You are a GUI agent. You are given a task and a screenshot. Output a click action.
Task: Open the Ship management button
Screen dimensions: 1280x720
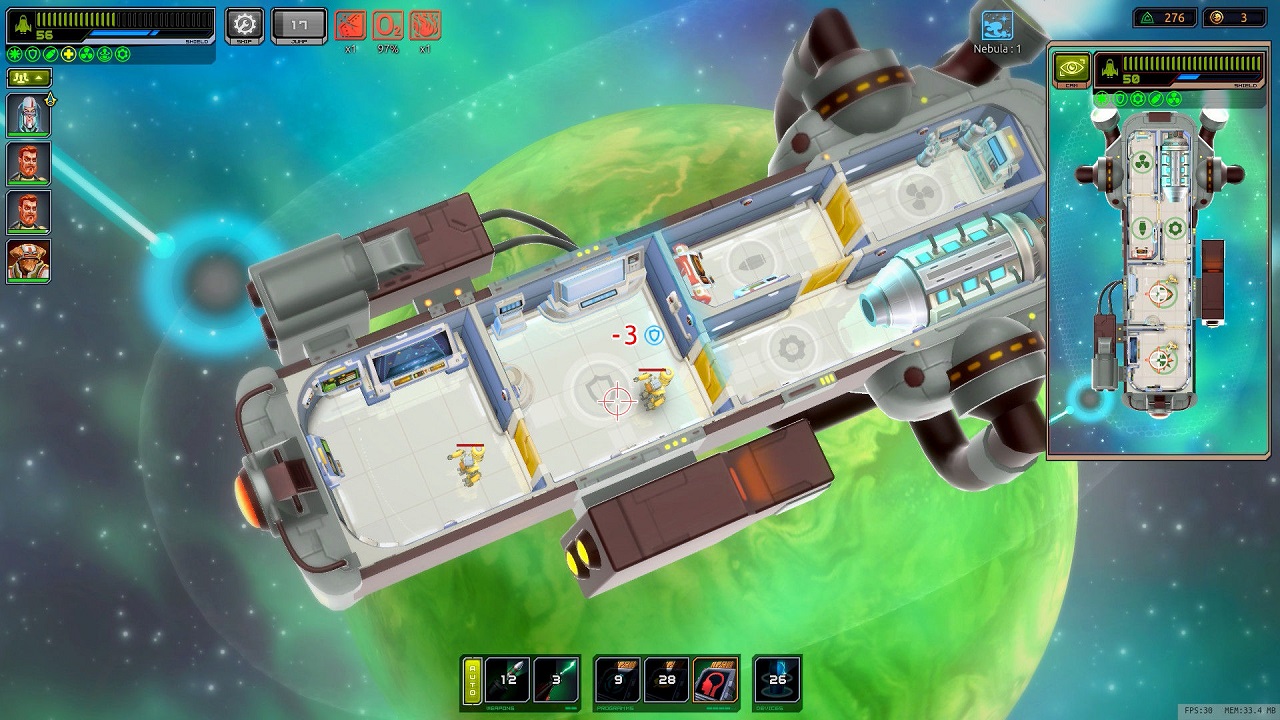[x=244, y=24]
